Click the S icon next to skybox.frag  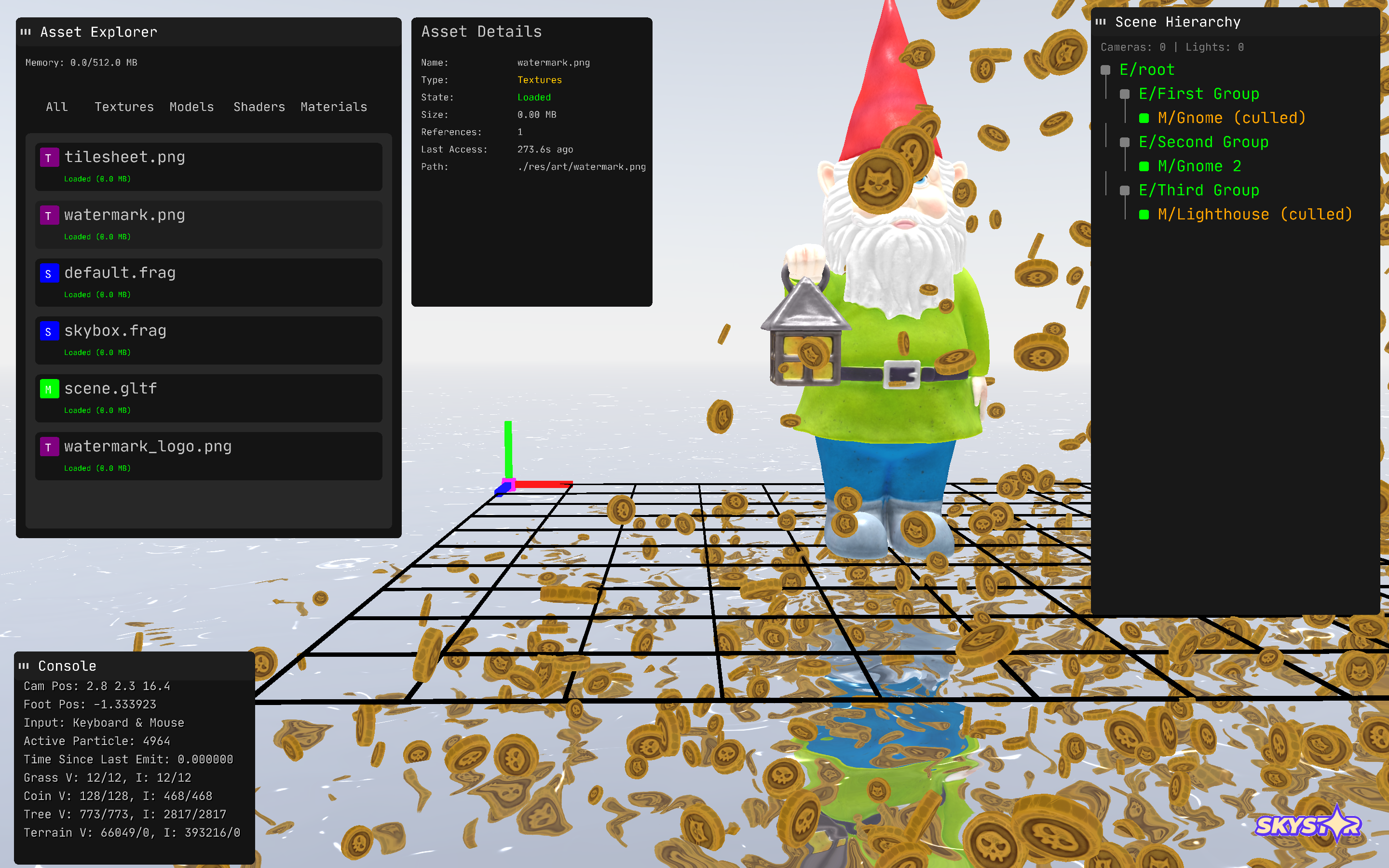point(50,332)
